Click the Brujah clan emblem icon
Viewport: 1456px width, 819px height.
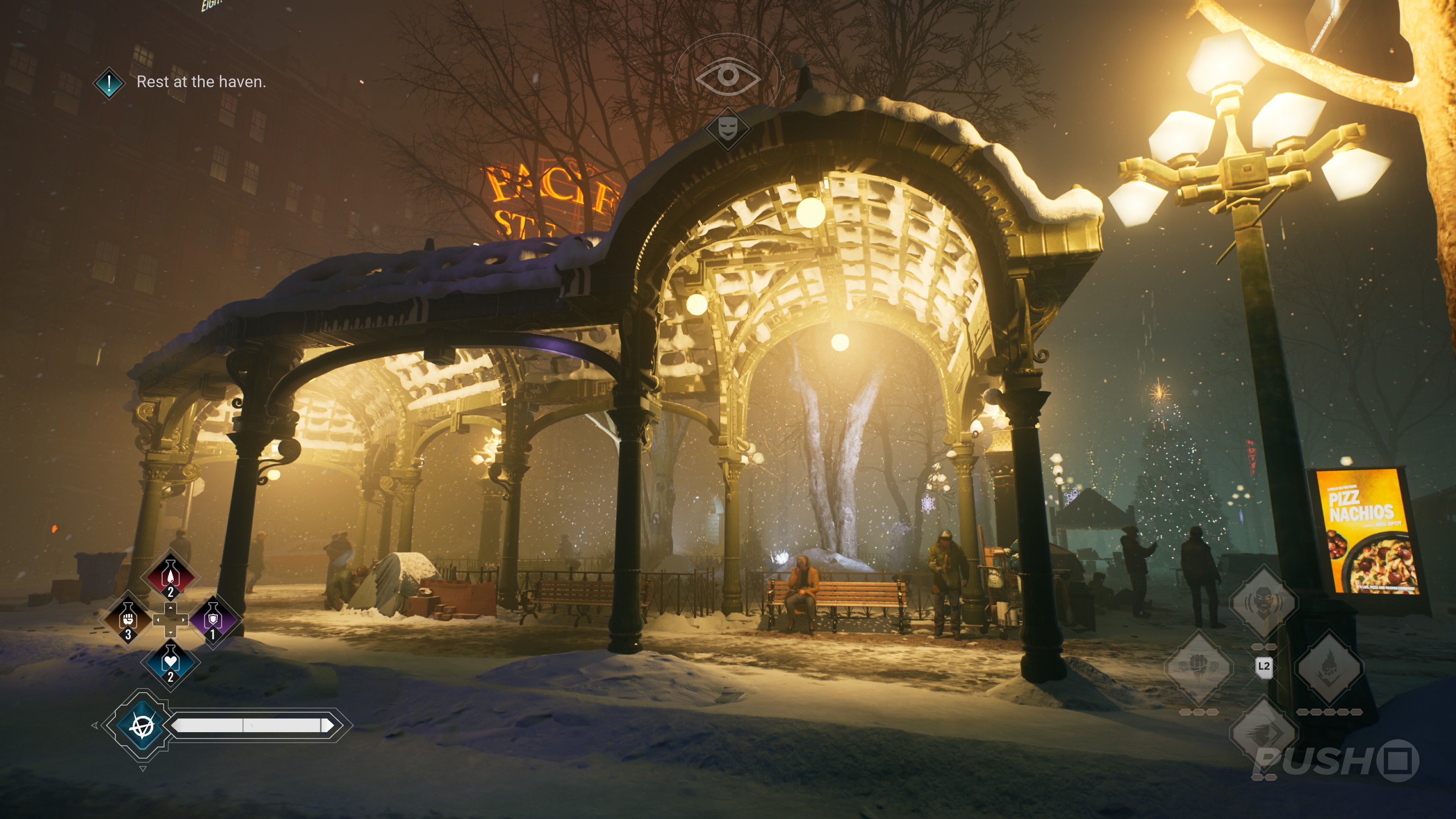pyautogui.click(x=142, y=726)
